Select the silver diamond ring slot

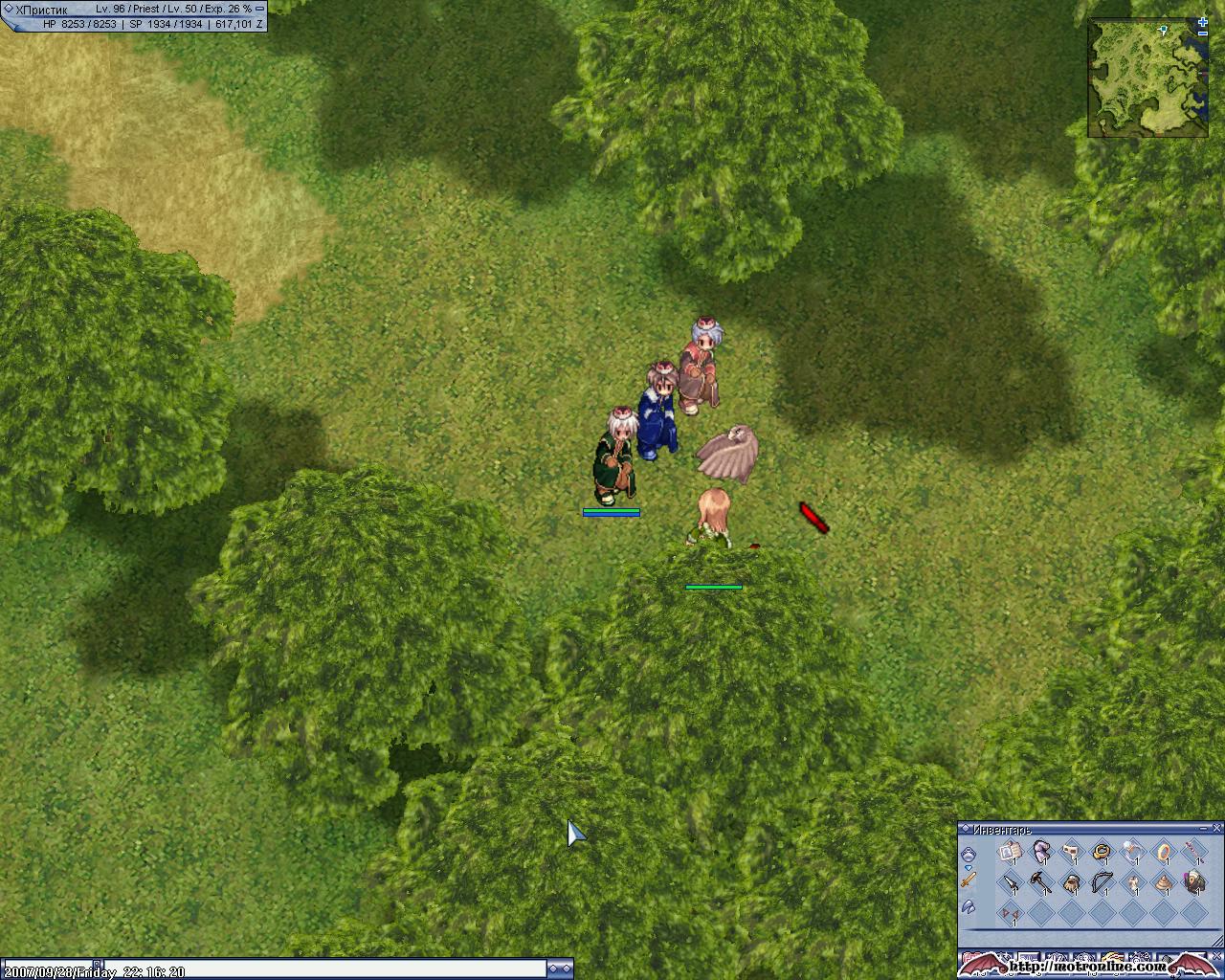[x=1132, y=851]
